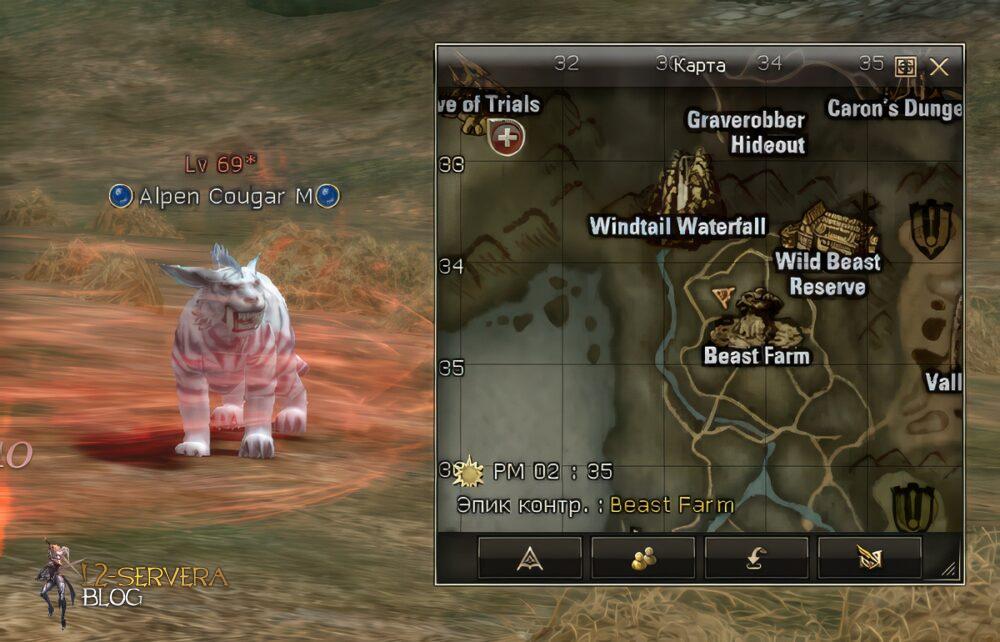Toggle the map window size button

[905, 67]
